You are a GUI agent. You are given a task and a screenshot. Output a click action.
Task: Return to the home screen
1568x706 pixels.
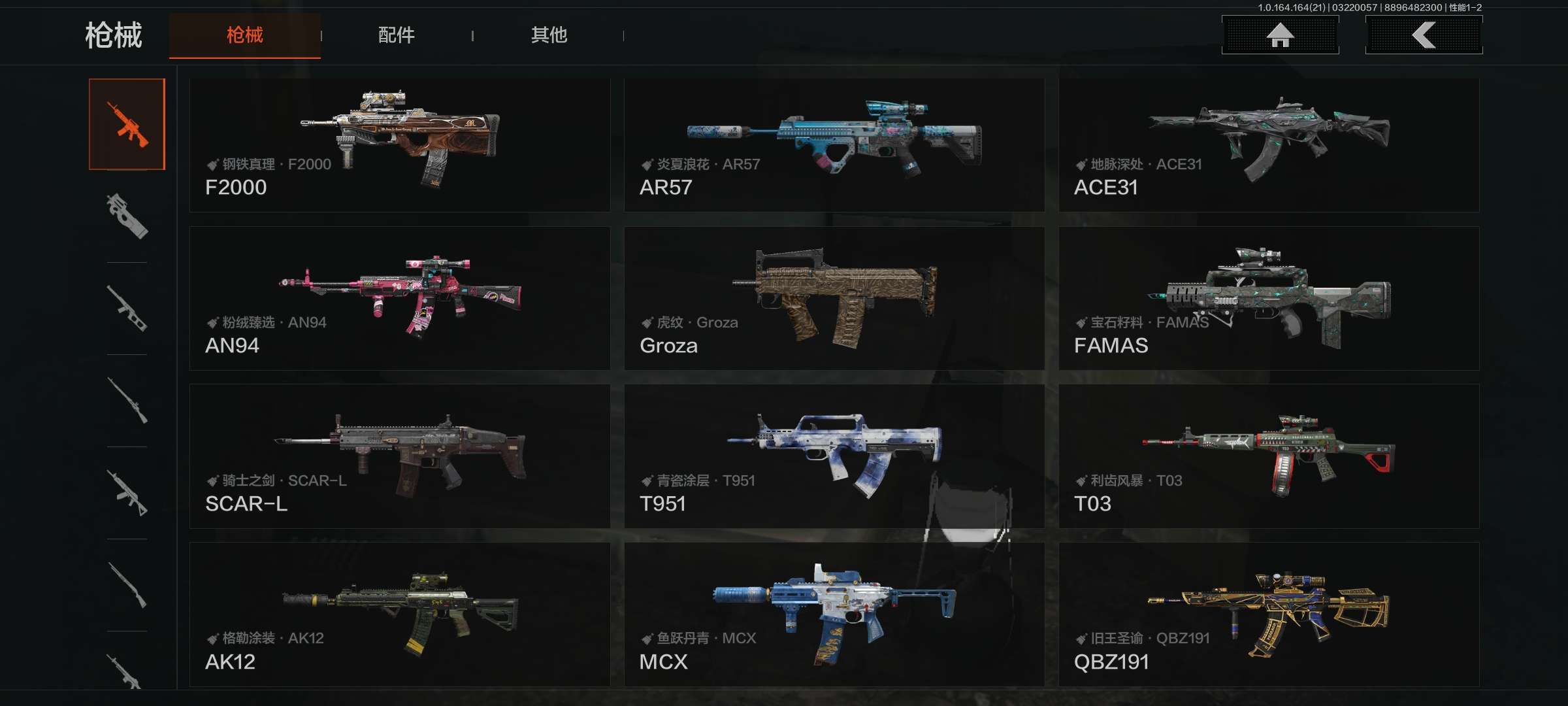pos(1280,35)
